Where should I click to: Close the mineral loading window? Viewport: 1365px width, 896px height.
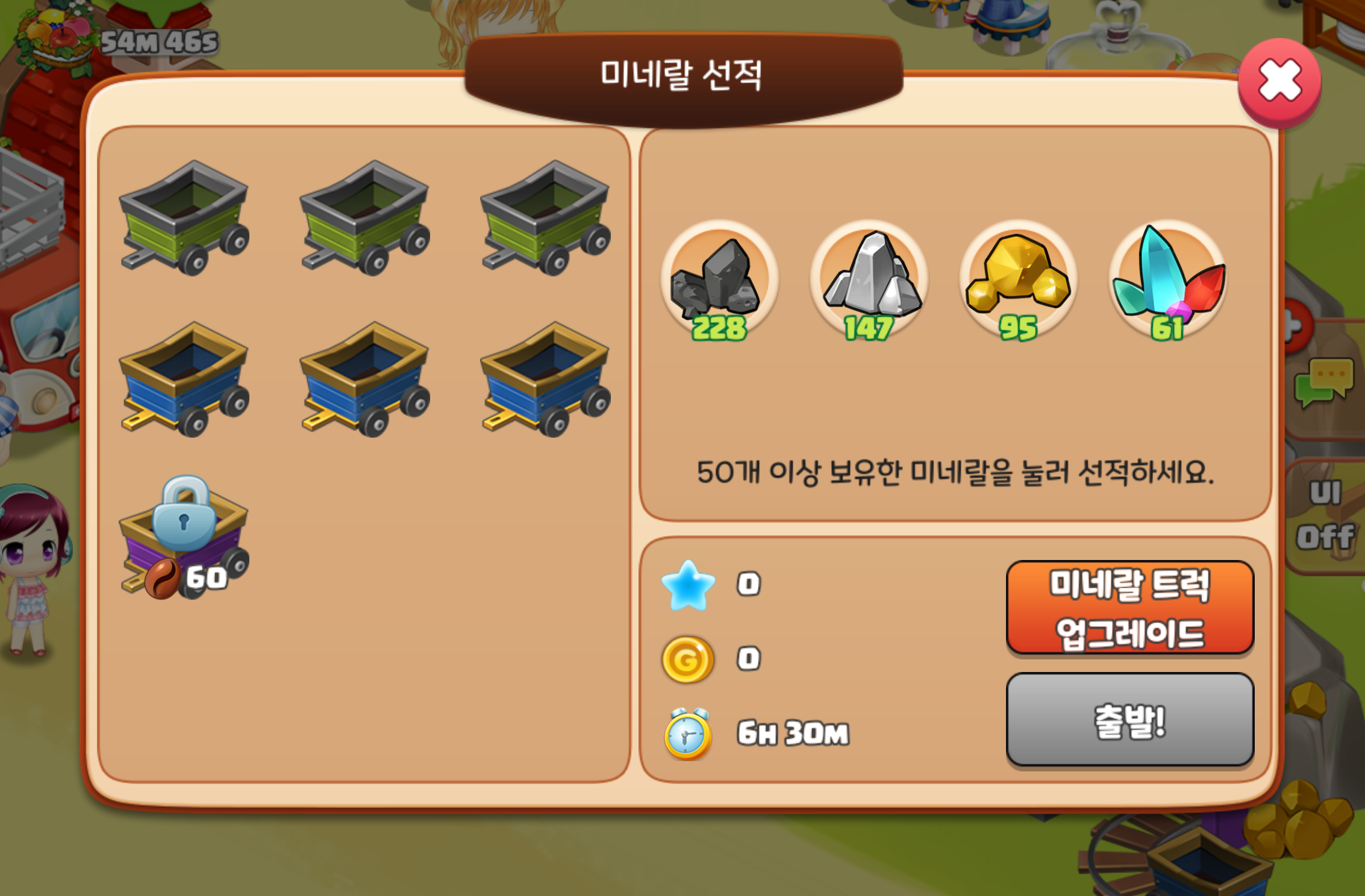coord(1279,82)
